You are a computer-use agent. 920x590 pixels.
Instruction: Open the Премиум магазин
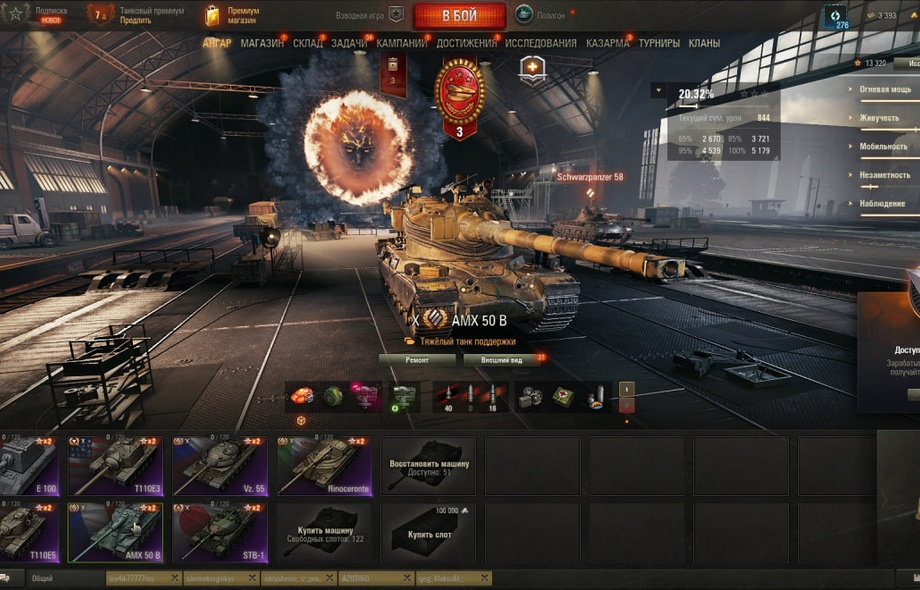pos(234,15)
